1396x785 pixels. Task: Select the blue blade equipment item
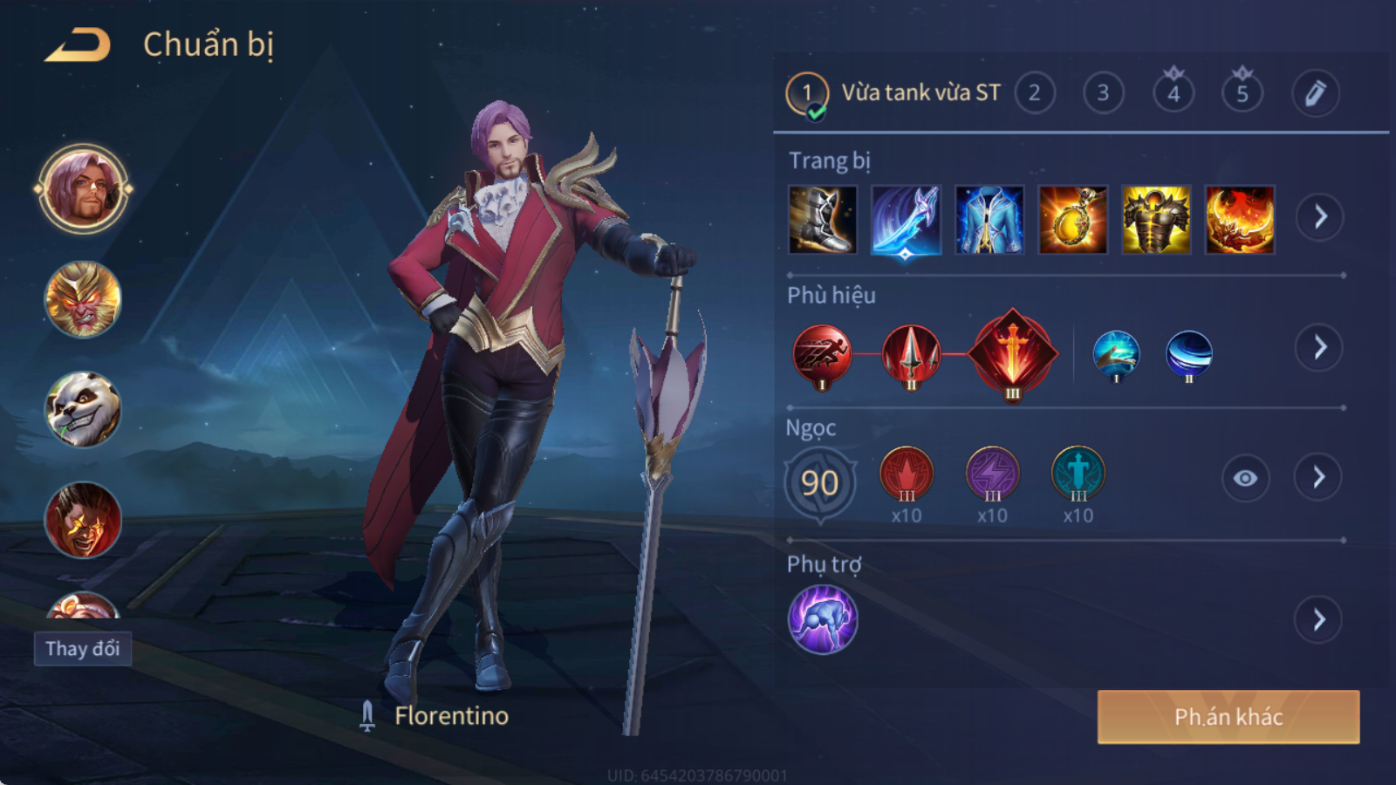[x=905, y=219]
